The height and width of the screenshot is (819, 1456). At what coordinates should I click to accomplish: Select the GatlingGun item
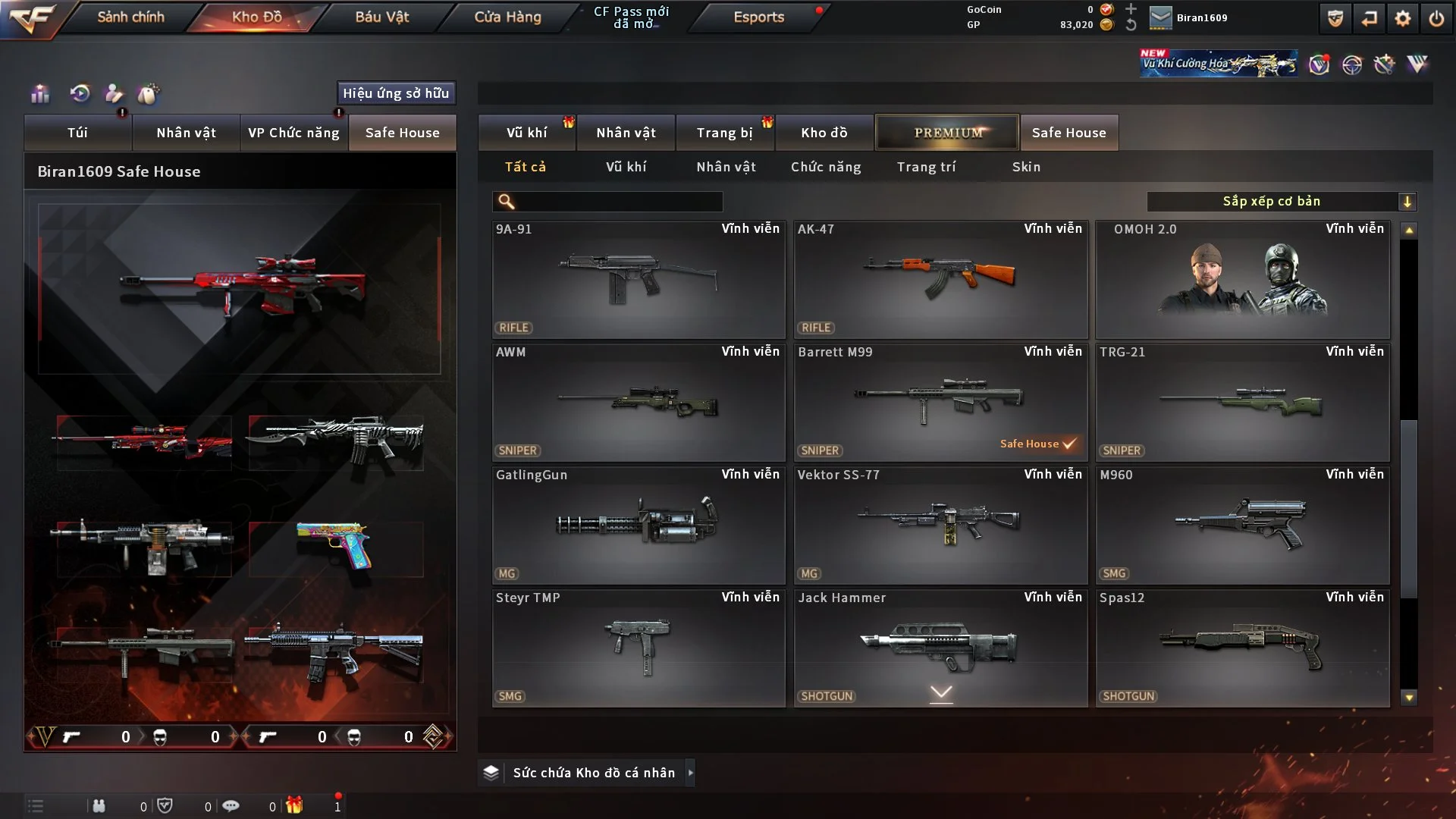pos(638,525)
